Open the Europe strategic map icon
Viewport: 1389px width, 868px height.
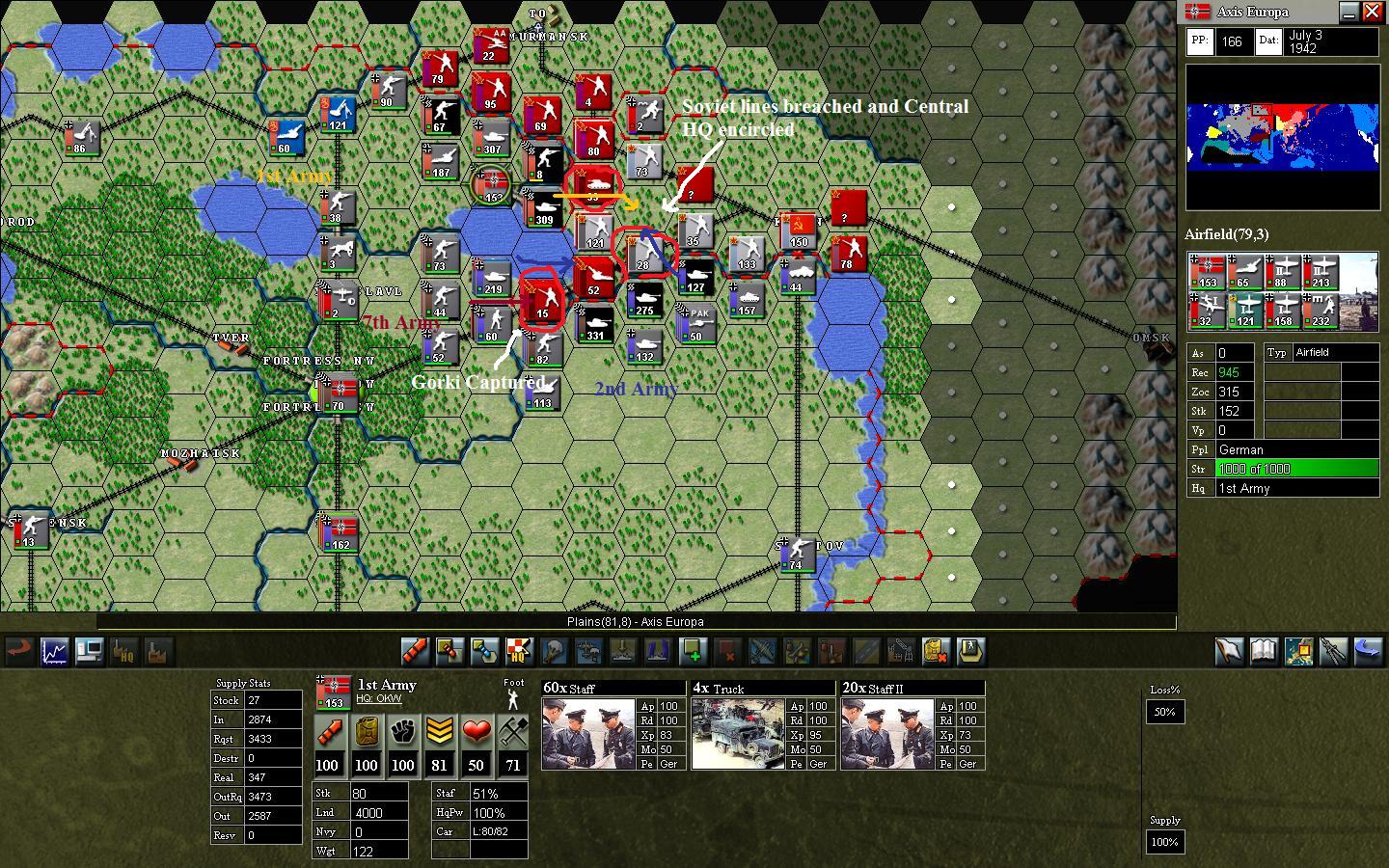pyautogui.click(x=1299, y=651)
